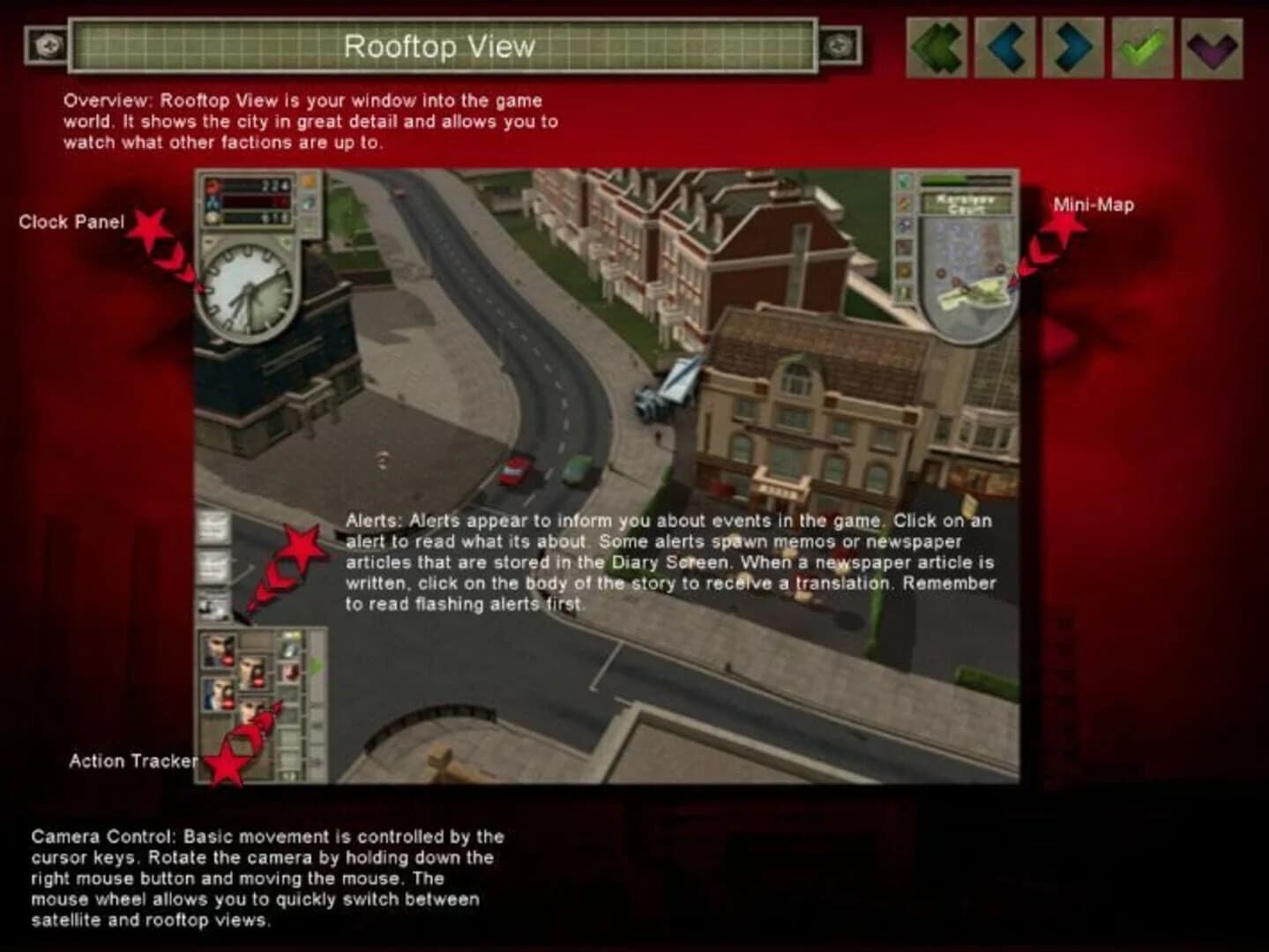The width and height of the screenshot is (1269, 952).
Task: Toggle the second Mini-Map sidebar filter icon
Action: 902,202
